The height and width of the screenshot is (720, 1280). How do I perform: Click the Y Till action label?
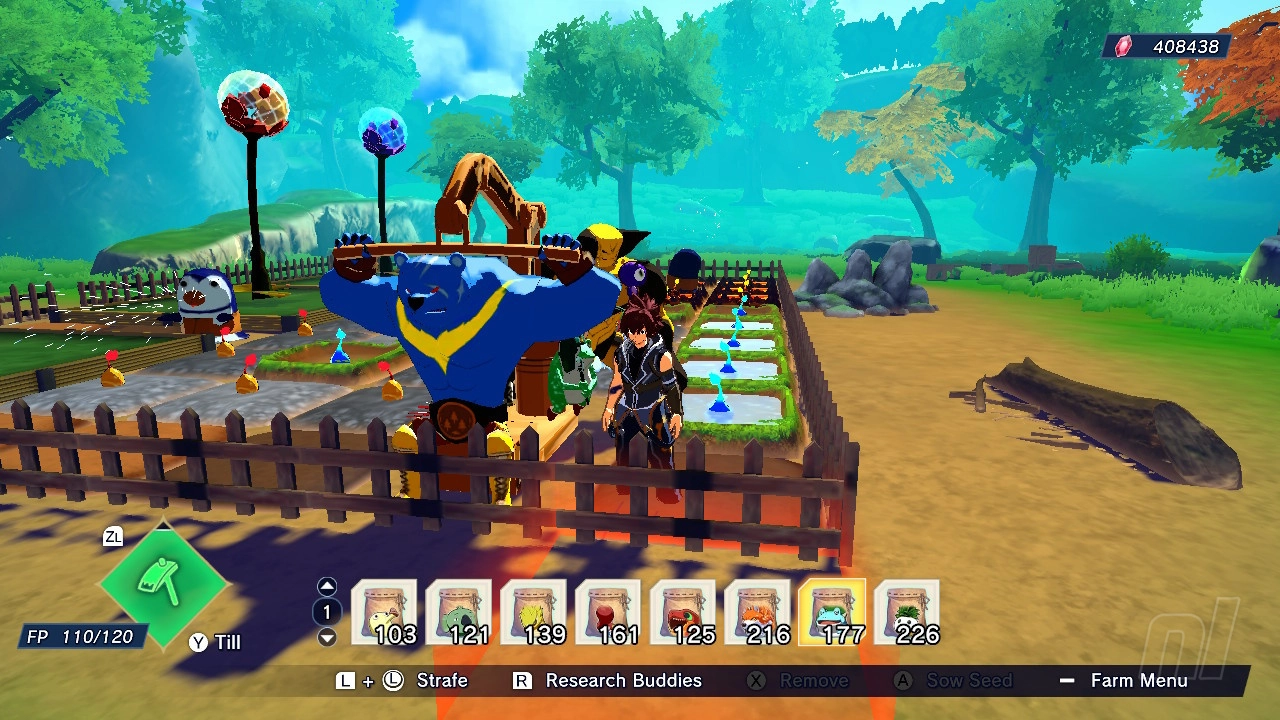(x=213, y=643)
